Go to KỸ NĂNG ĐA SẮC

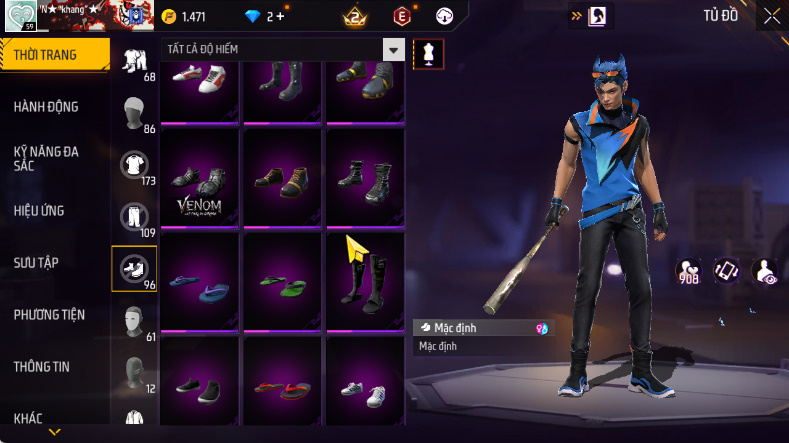[46, 158]
